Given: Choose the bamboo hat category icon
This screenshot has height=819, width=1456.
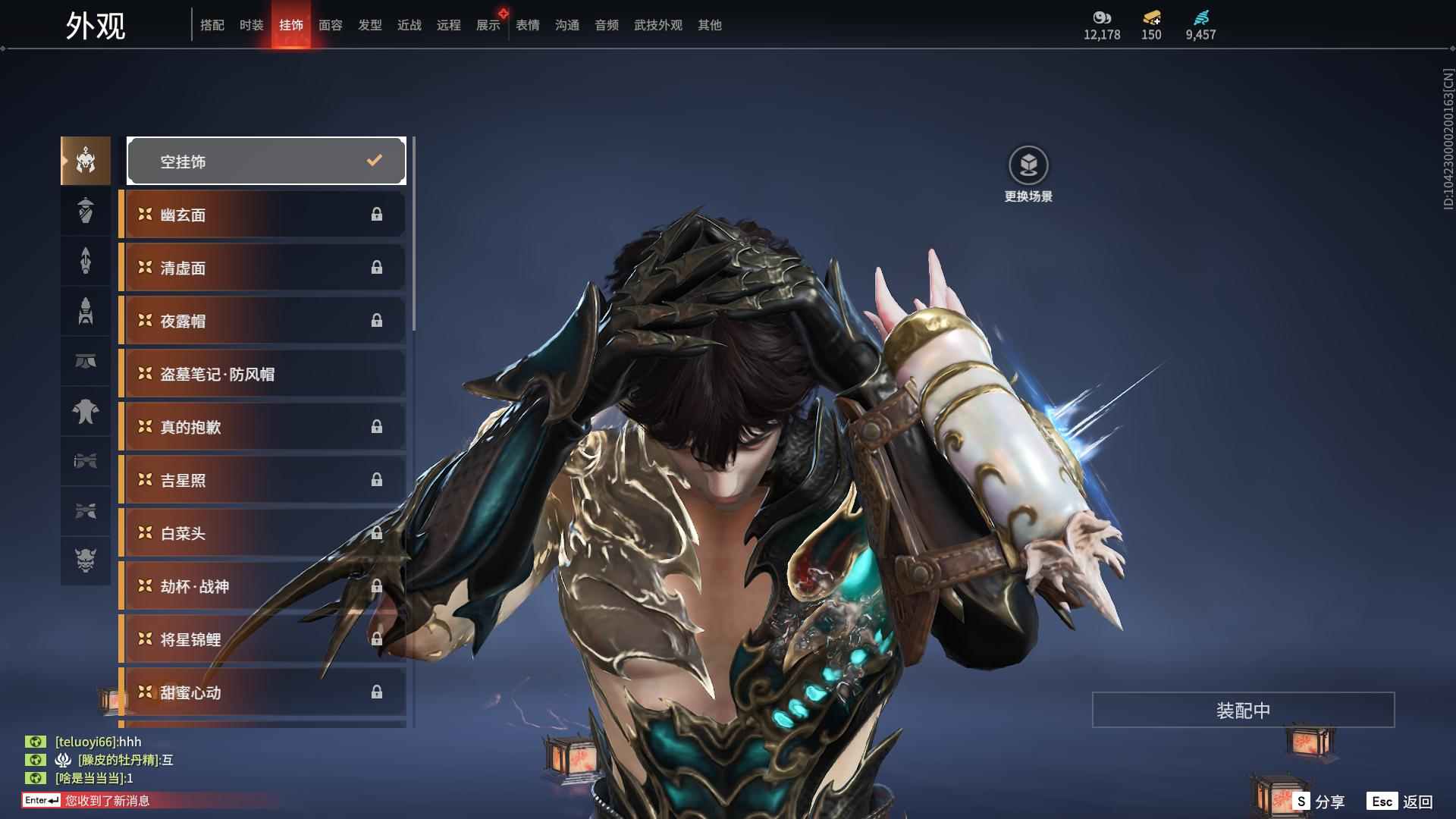Looking at the screenshot, I should (x=86, y=211).
